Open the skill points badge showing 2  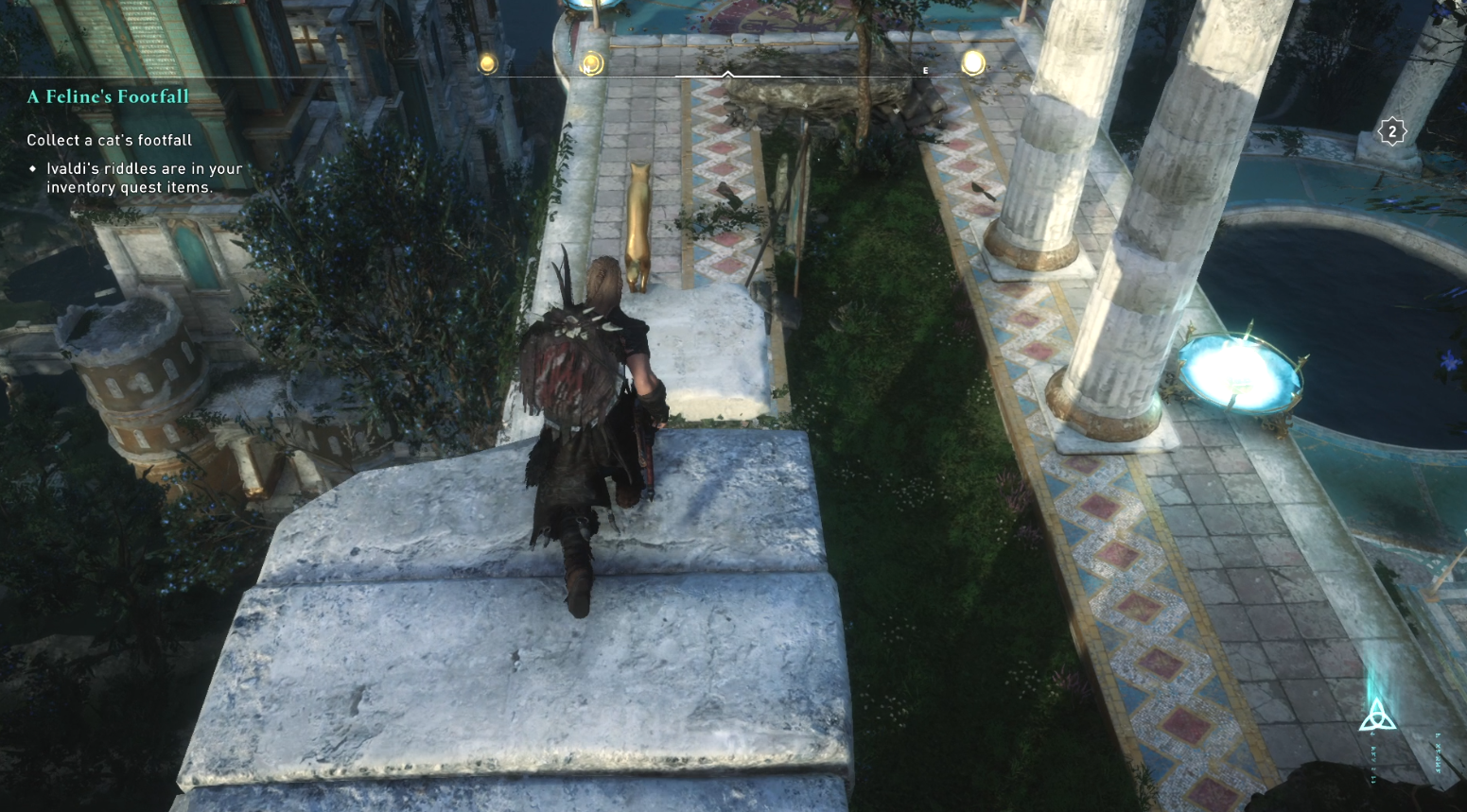click(1391, 132)
